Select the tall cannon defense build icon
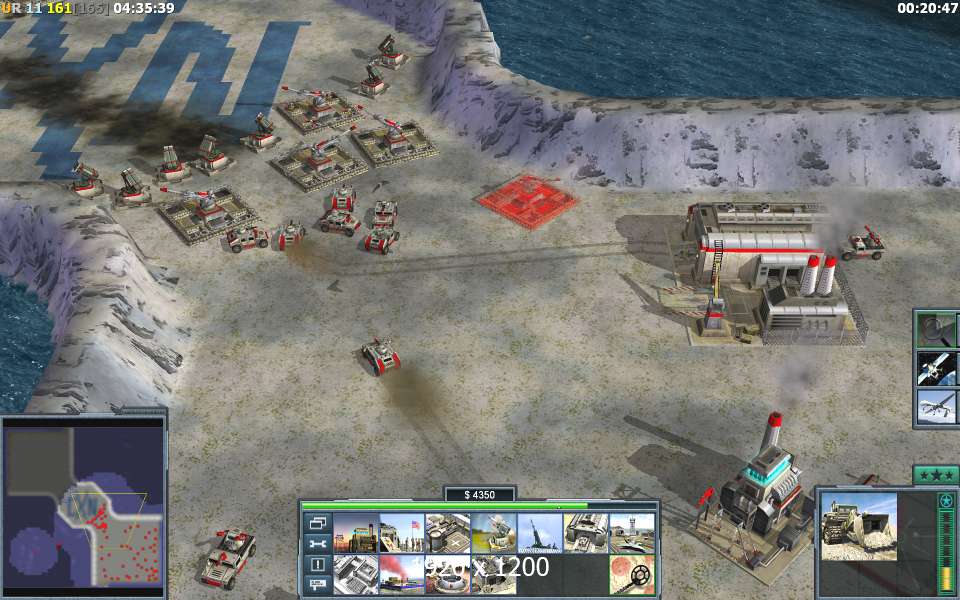 [x=539, y=533]
